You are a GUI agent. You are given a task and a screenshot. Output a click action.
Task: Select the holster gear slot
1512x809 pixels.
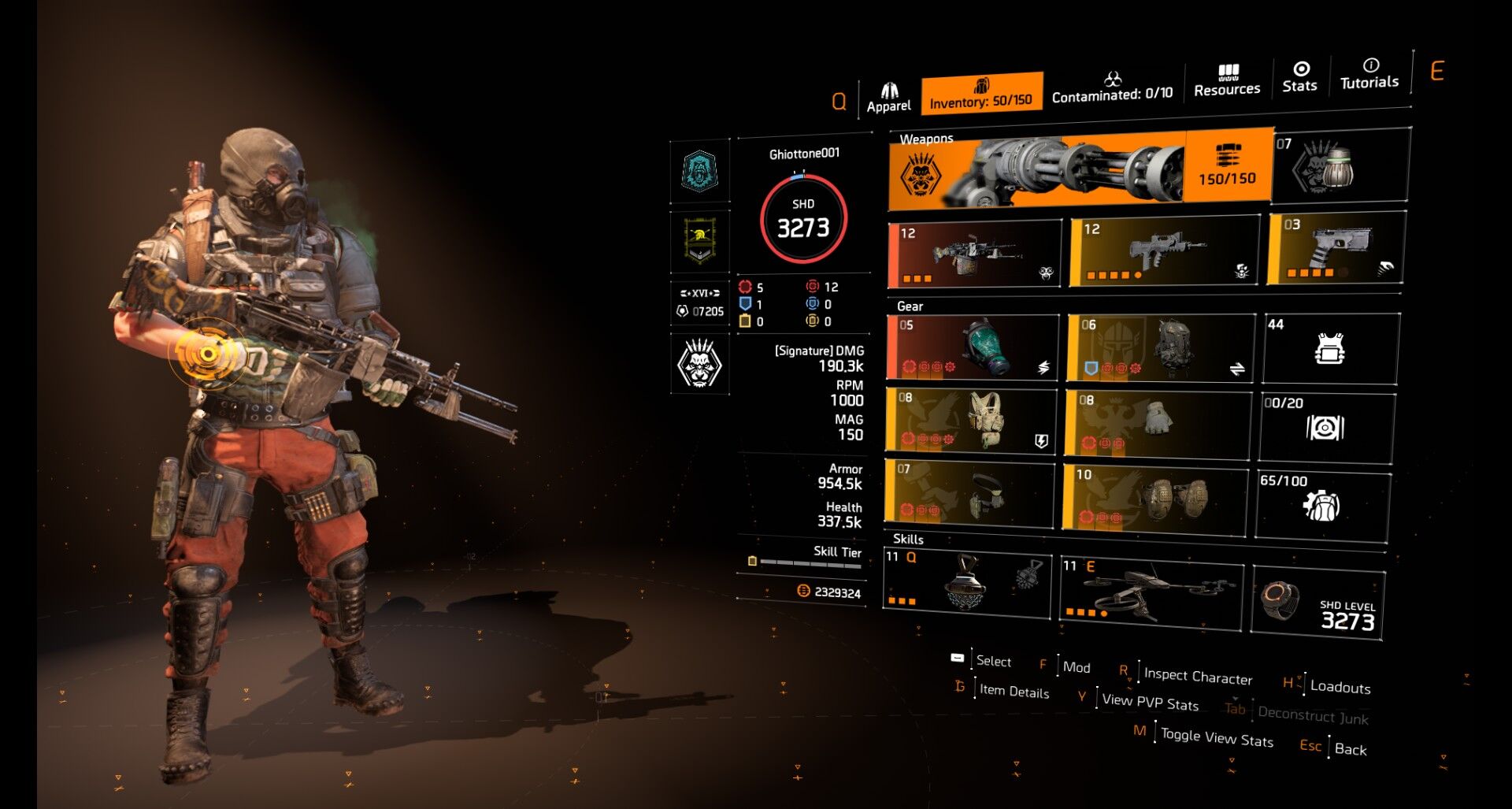pyautogui.click(x=969, y=494)
